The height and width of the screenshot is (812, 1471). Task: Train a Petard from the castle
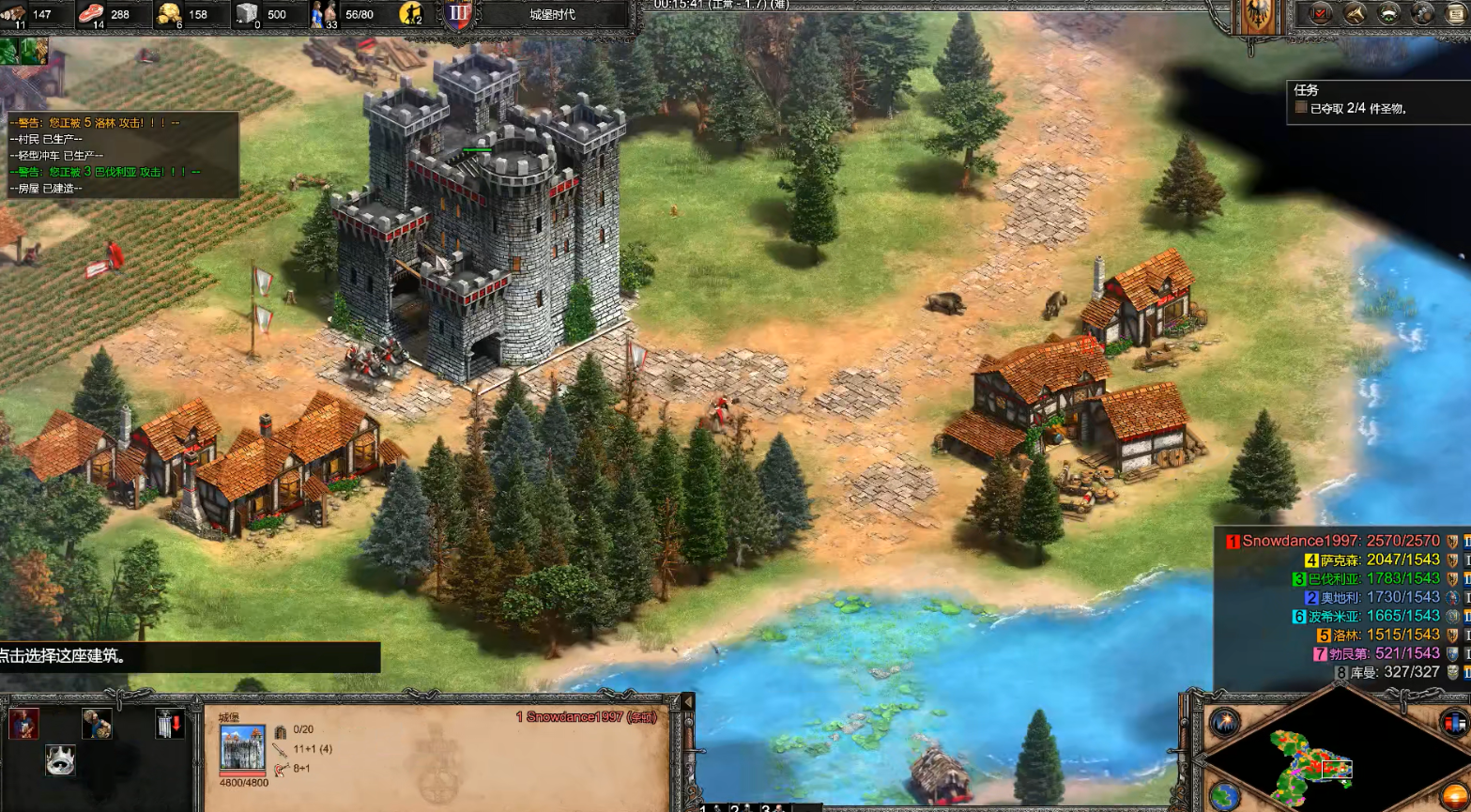click(x=97, y=724)
